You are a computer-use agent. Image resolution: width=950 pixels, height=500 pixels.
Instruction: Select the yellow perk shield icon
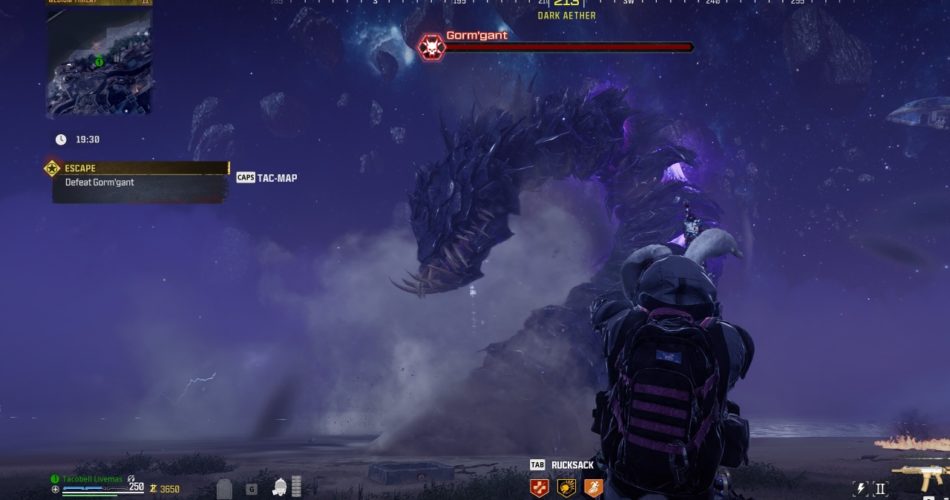tap(566, 487)
